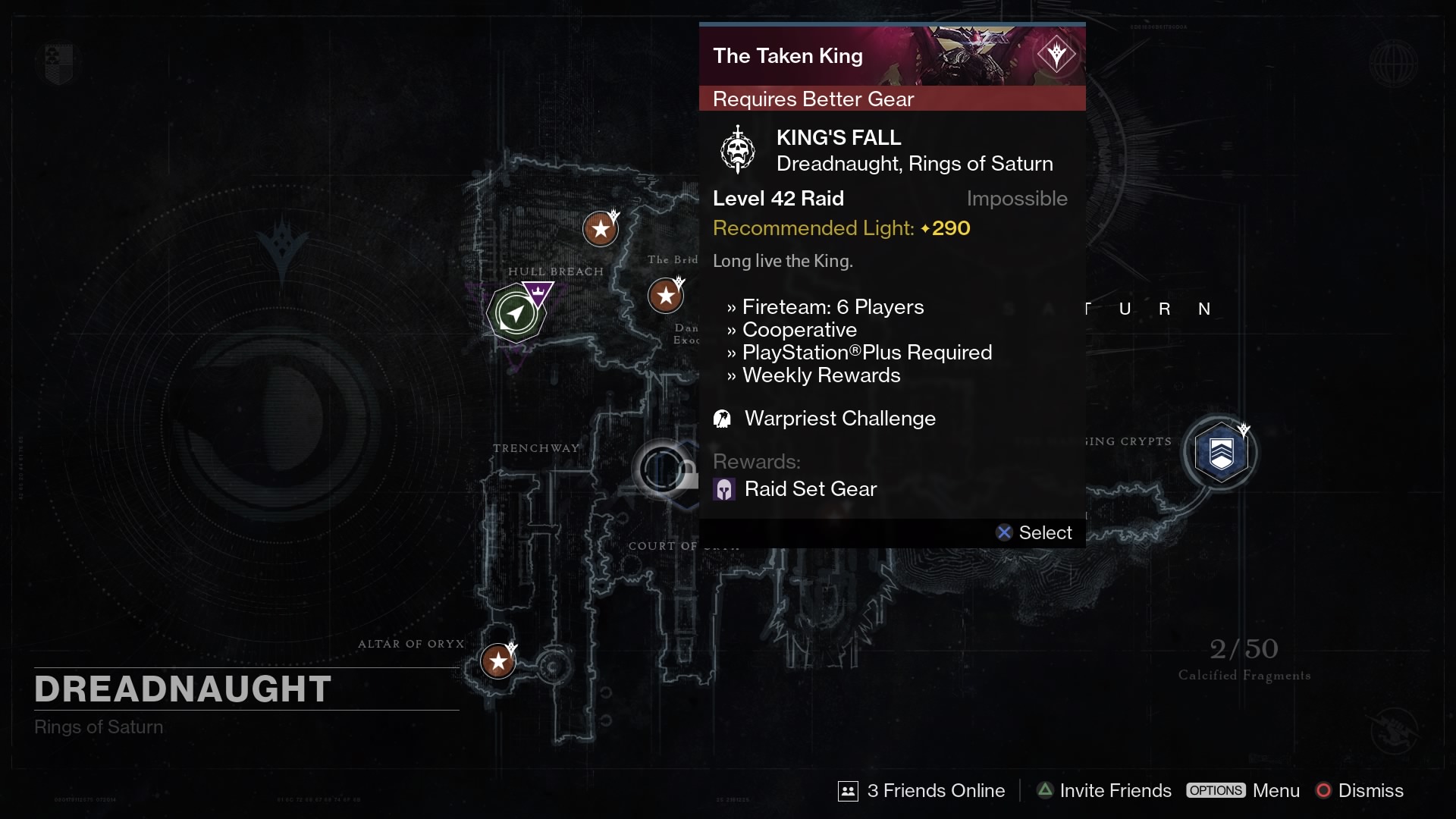The width and height of the screenshot is (1456, 819).
Task: Choose the star mission marker beside The Bridge
Action: 665,296
